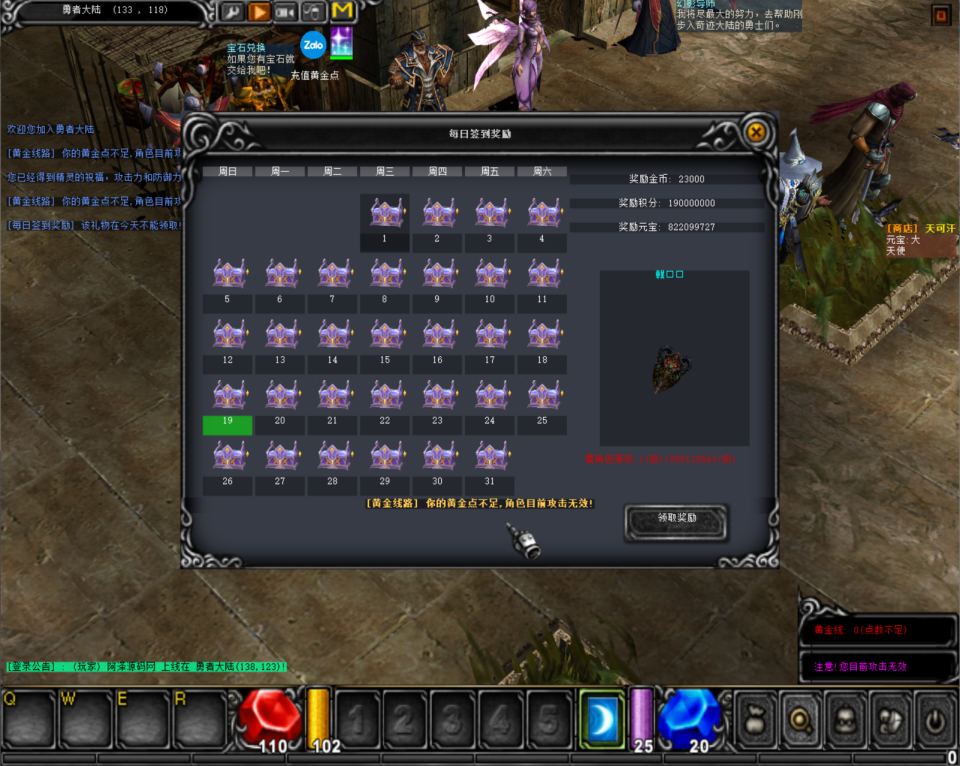Viewport: 960px width, 766px height.
Task: Select the highlighted day 19 chest
Action: (228, 397)
